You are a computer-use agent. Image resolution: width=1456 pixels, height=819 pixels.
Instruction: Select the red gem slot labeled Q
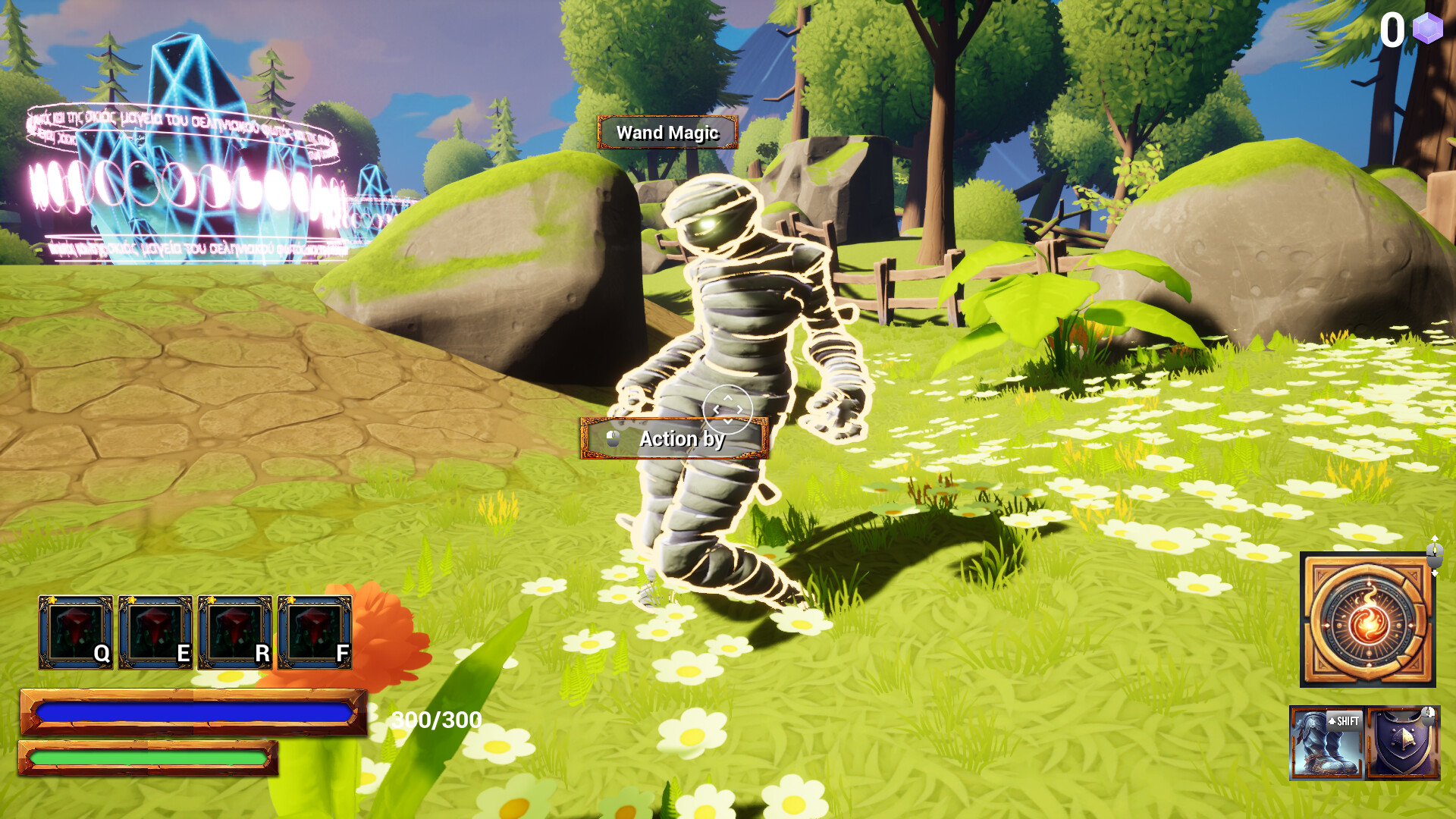(76, 632)
